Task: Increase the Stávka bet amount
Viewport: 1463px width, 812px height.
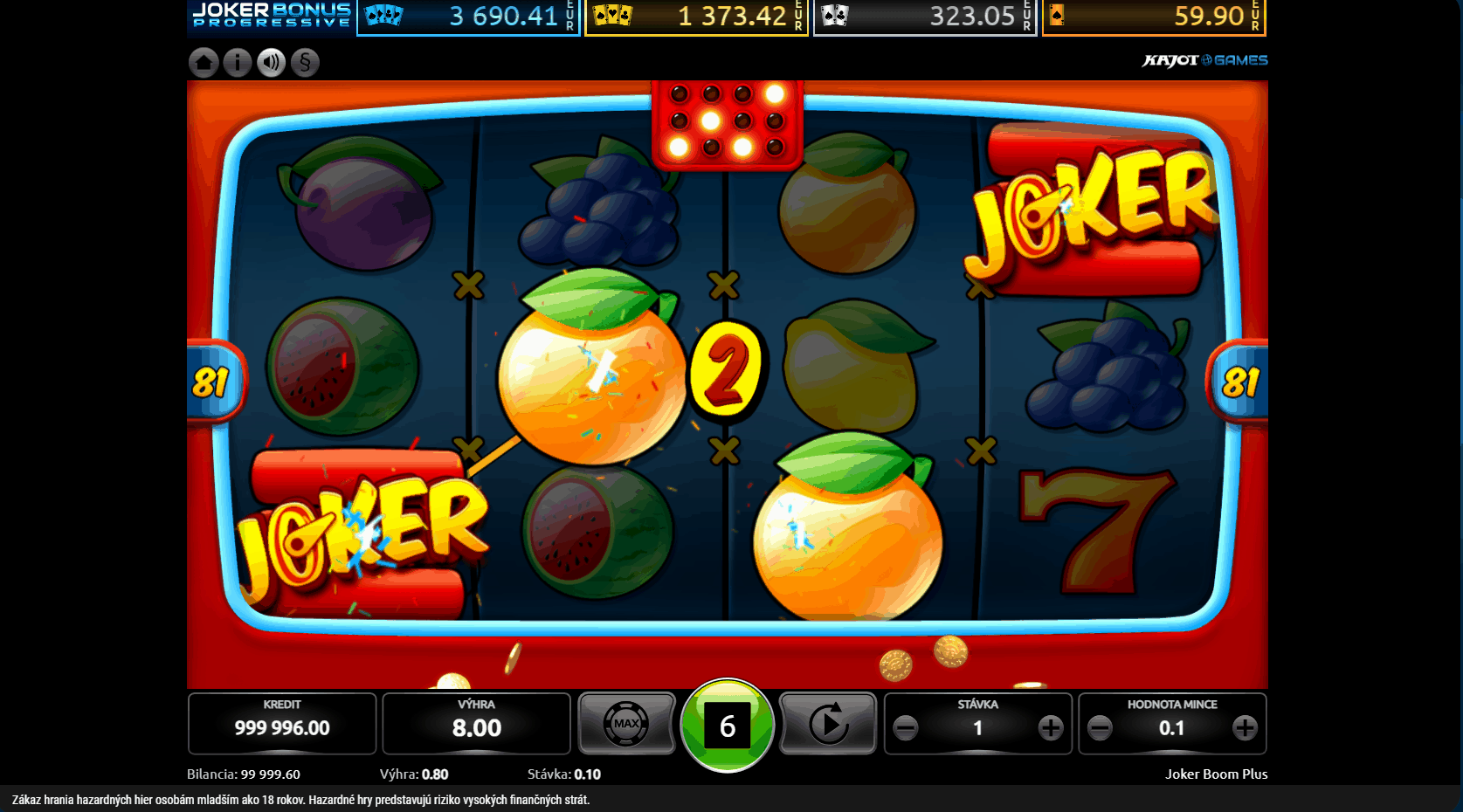Action: 1051,727
